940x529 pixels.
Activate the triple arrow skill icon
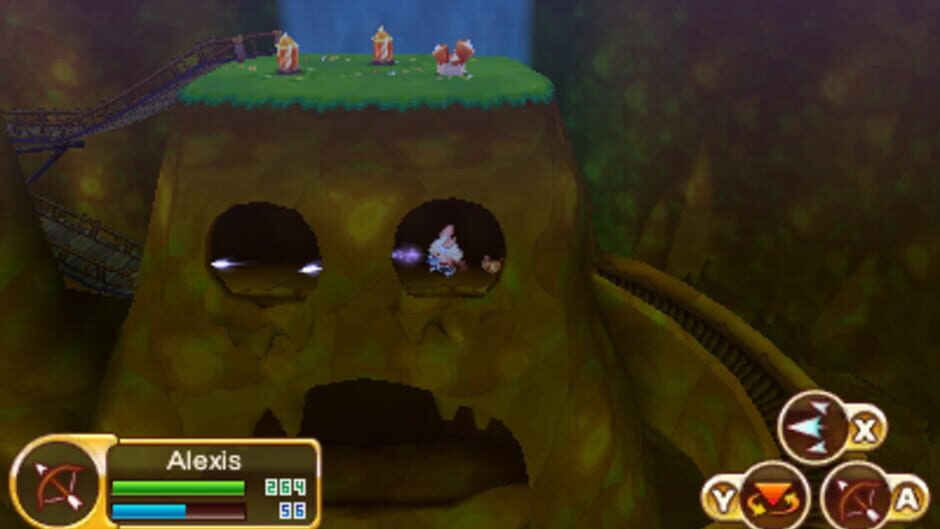[x=812, y=428]
